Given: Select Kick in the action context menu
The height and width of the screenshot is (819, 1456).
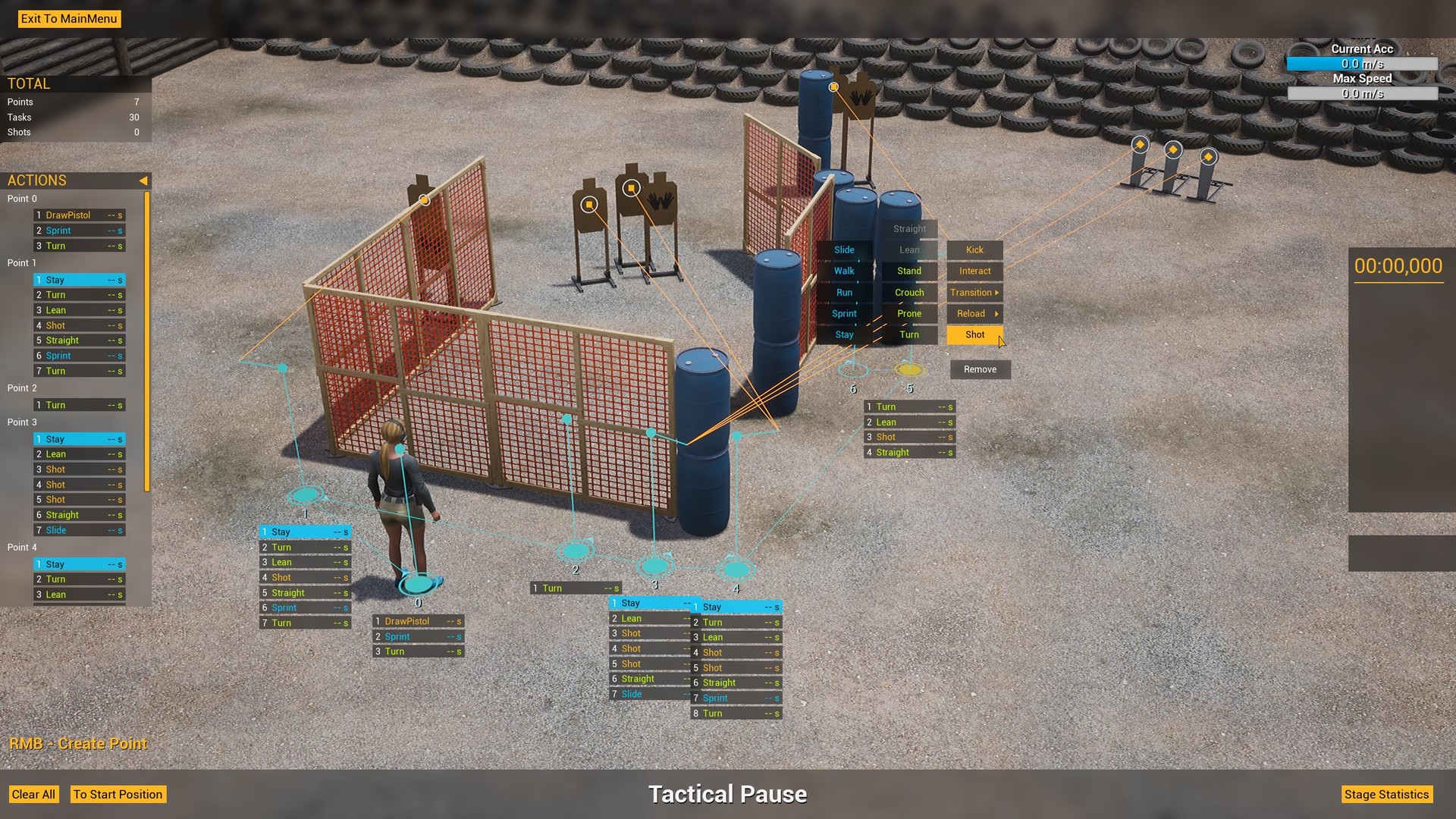Looking at the screenshot, I should (x=974, y=249).
